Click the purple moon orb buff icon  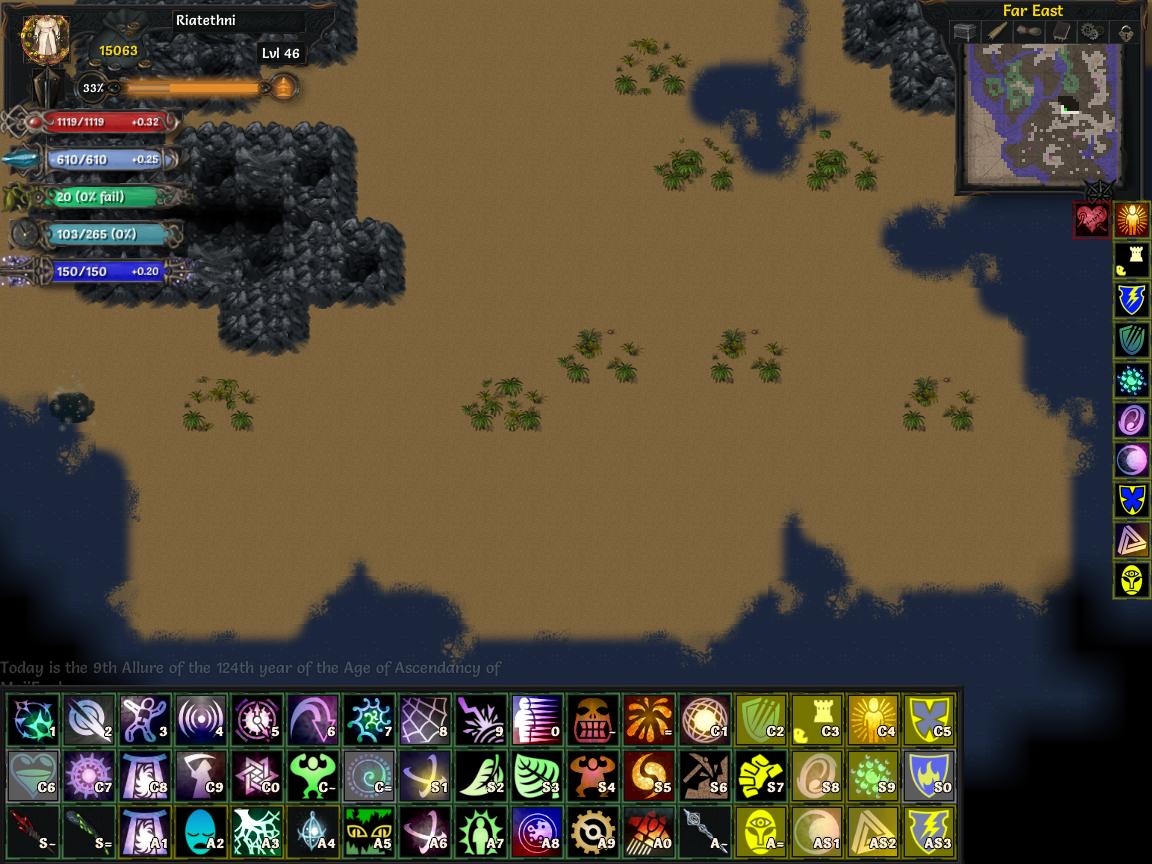[x=1131, y=460]
